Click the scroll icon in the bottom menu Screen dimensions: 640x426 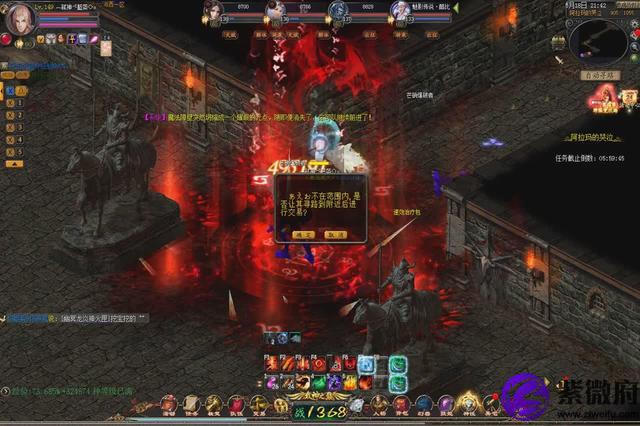(190, 404)
